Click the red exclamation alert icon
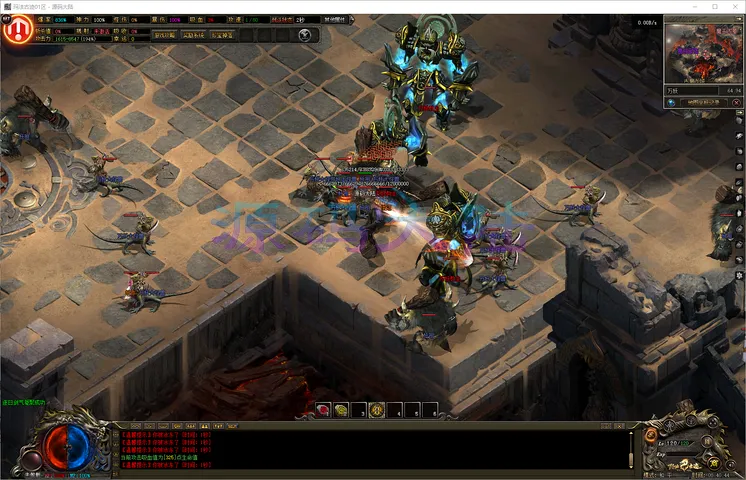This screenshot has height=480, width=746. coord(15,30)
